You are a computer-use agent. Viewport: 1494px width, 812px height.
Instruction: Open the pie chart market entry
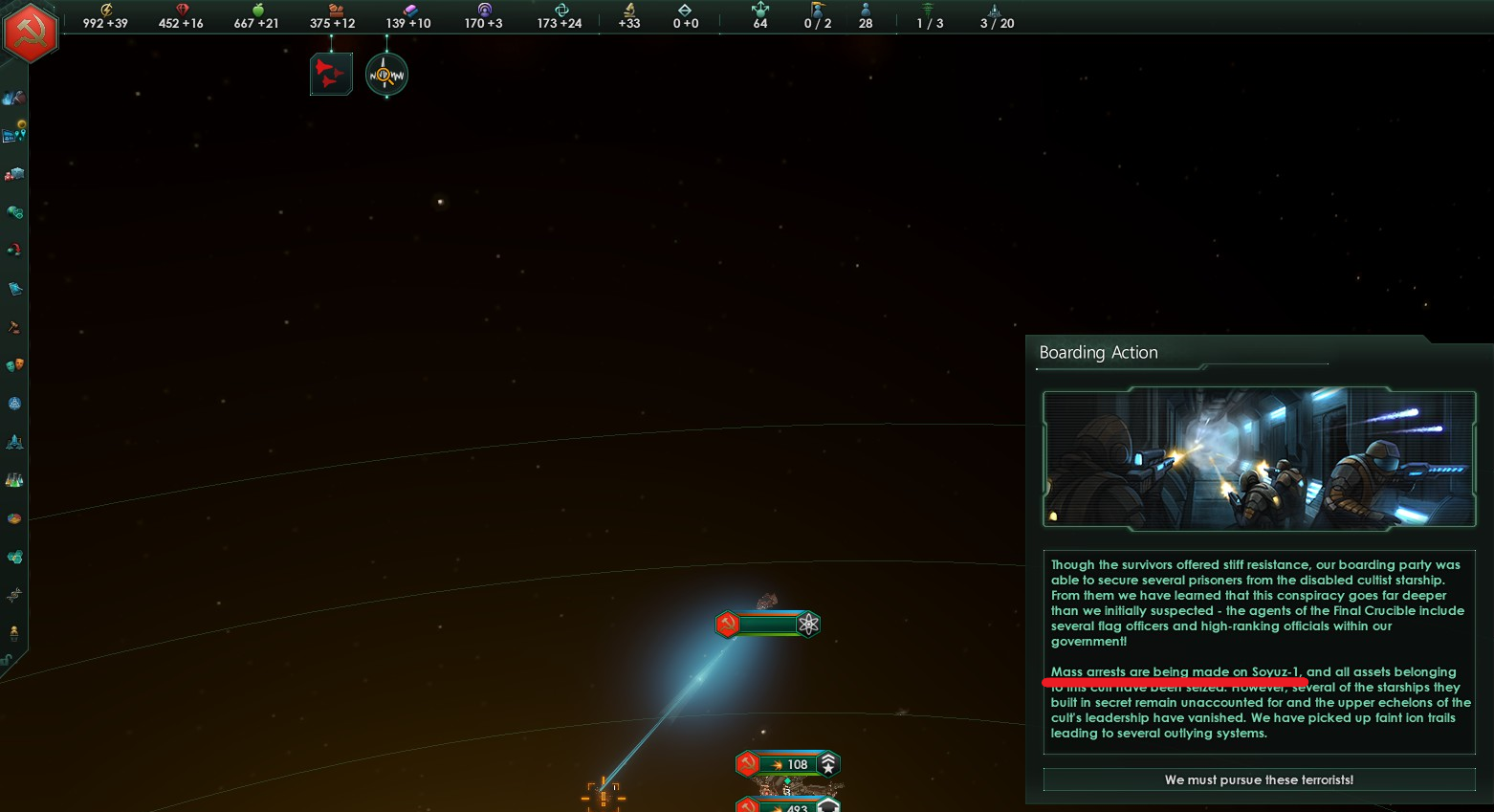coord(14,518)
